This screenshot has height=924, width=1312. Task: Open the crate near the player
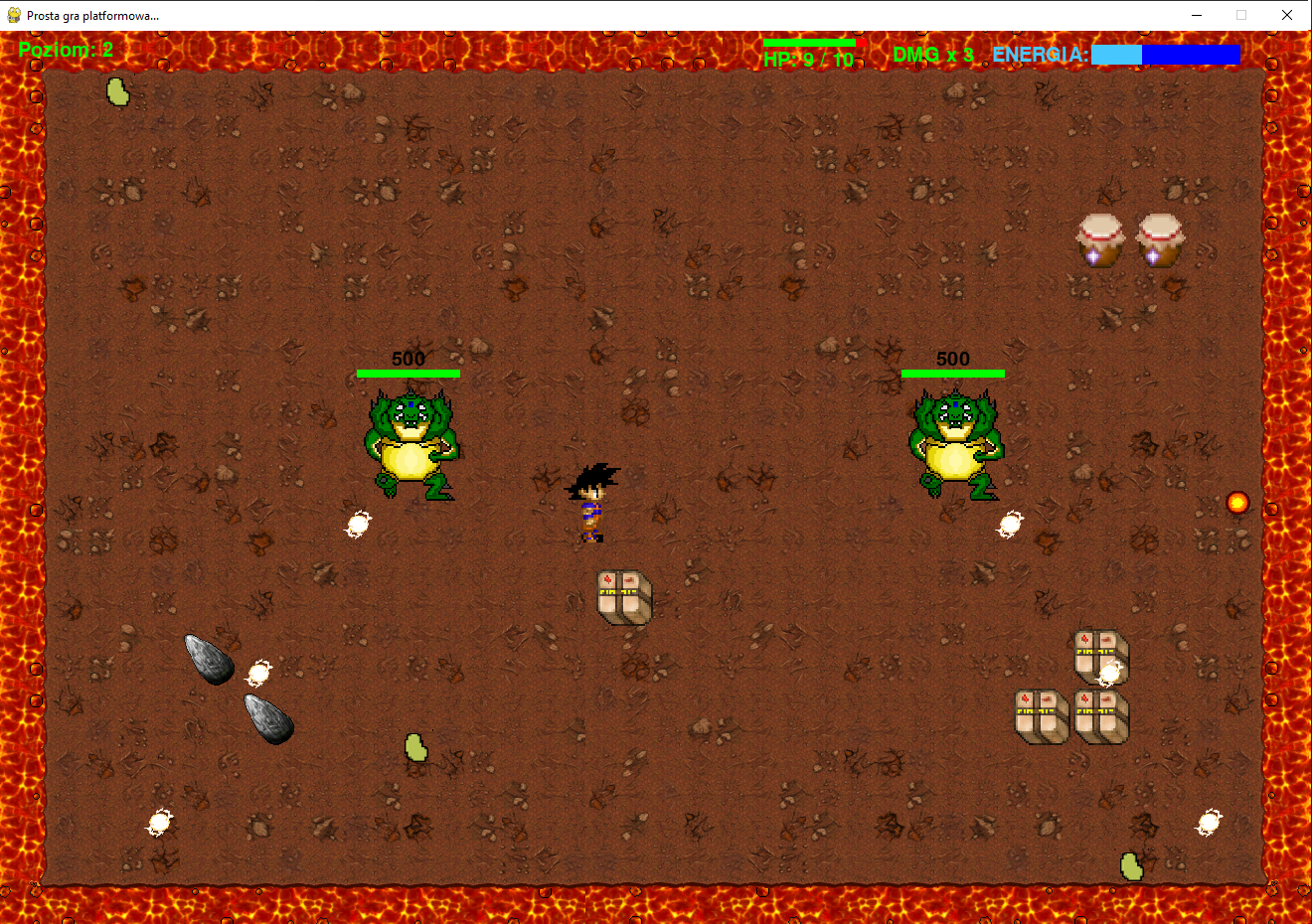pyautogui.click(x=622, y=597)
